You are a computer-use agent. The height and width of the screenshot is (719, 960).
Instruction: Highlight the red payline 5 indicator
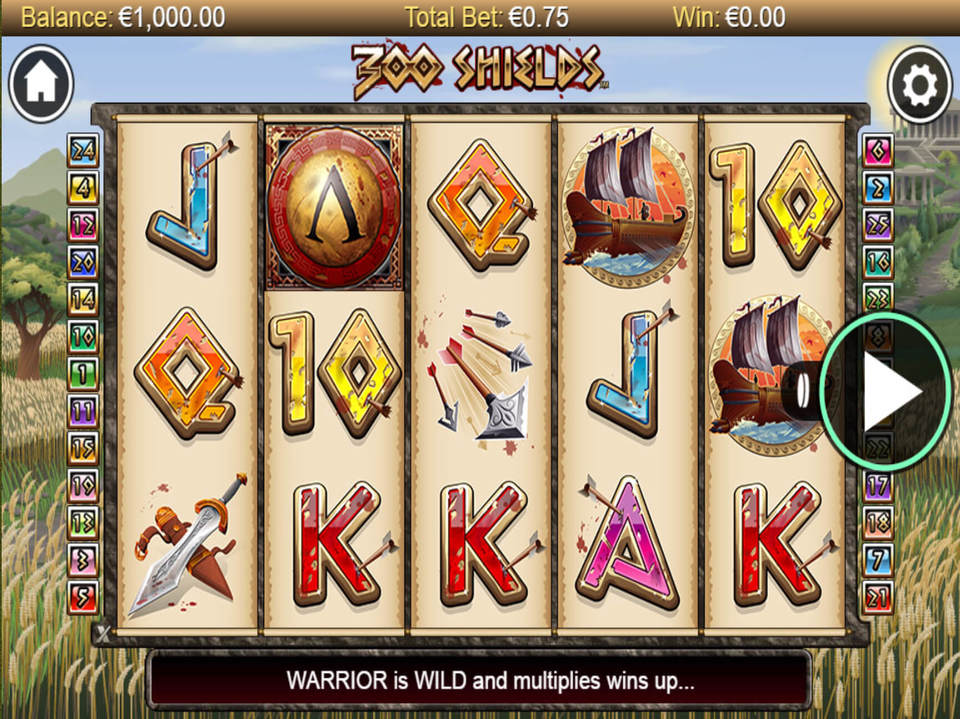(82, 597)
